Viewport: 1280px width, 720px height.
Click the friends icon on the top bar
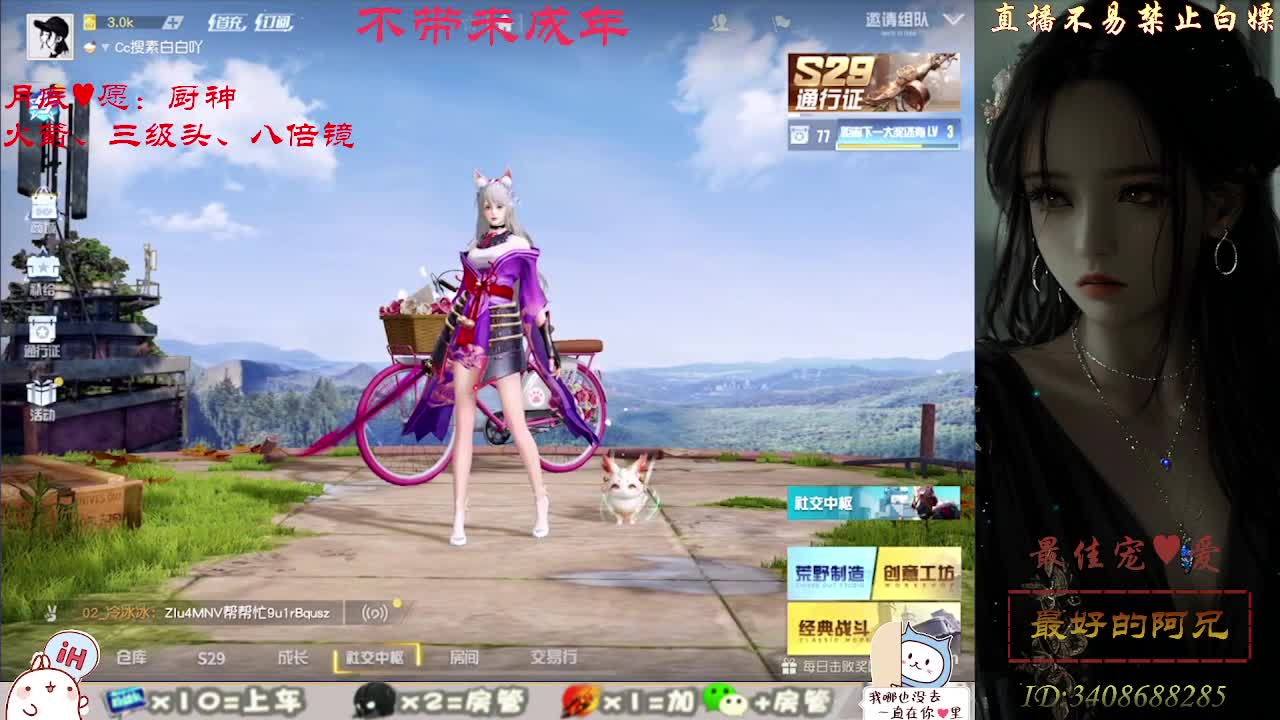(x=719, y=19)
